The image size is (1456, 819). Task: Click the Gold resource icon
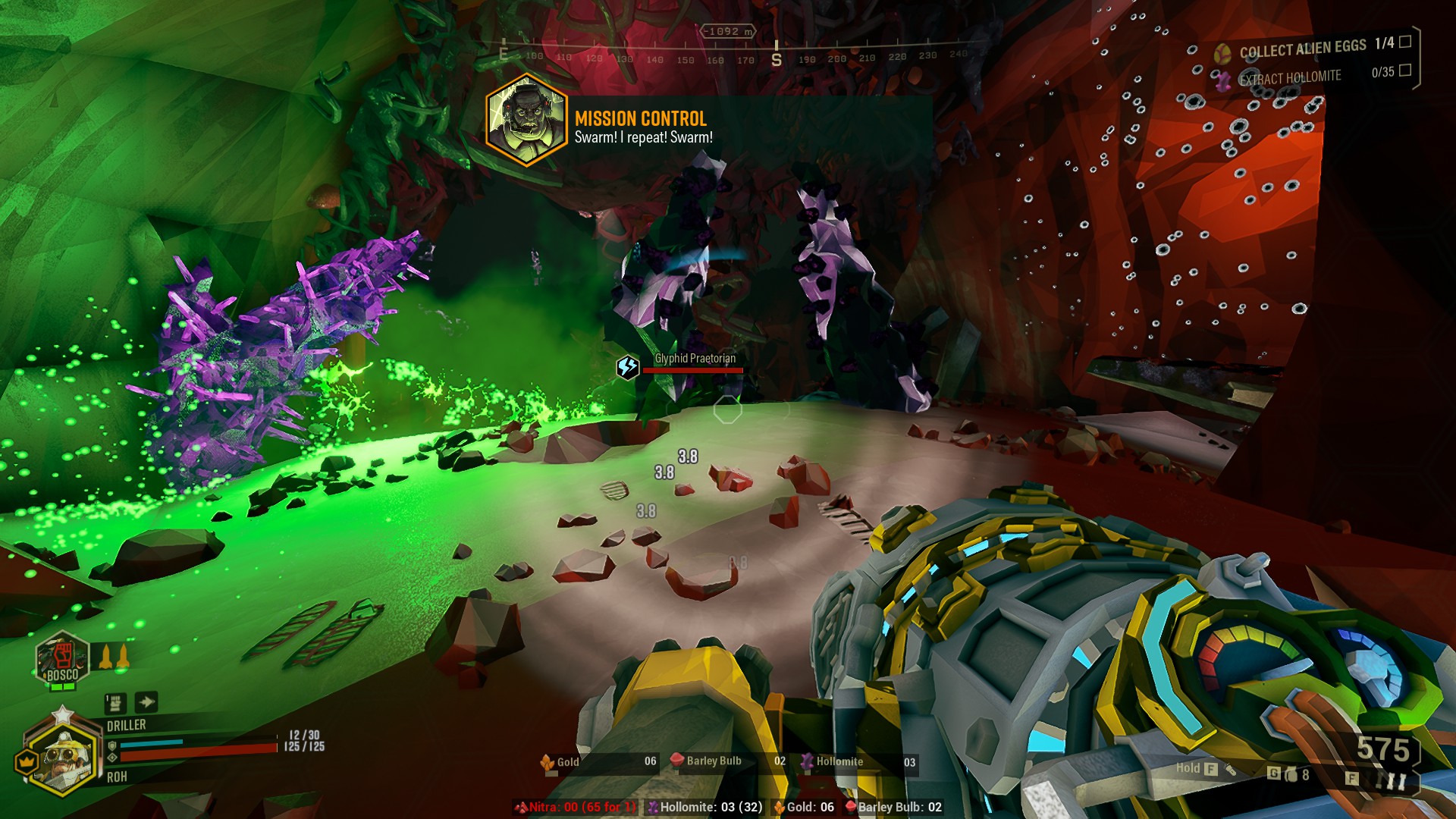(548, 761)
